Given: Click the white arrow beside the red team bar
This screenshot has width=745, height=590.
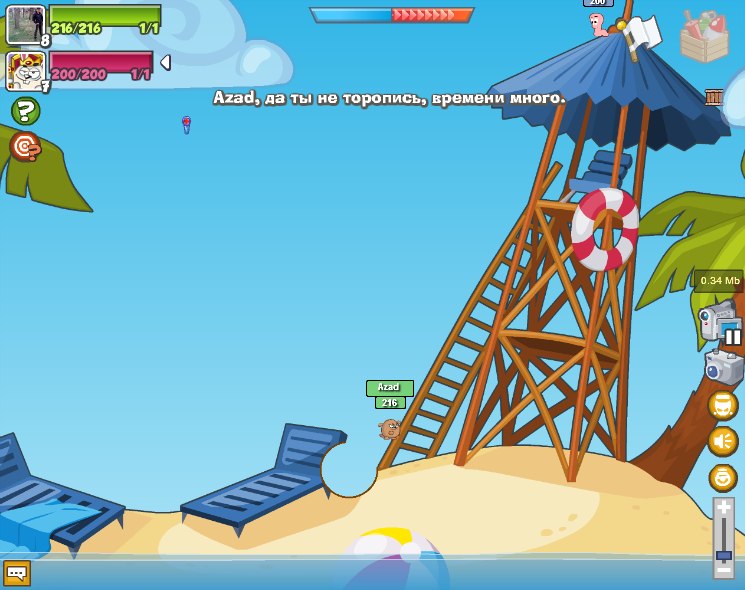Looking at the screenshot, I should [165, 62].
